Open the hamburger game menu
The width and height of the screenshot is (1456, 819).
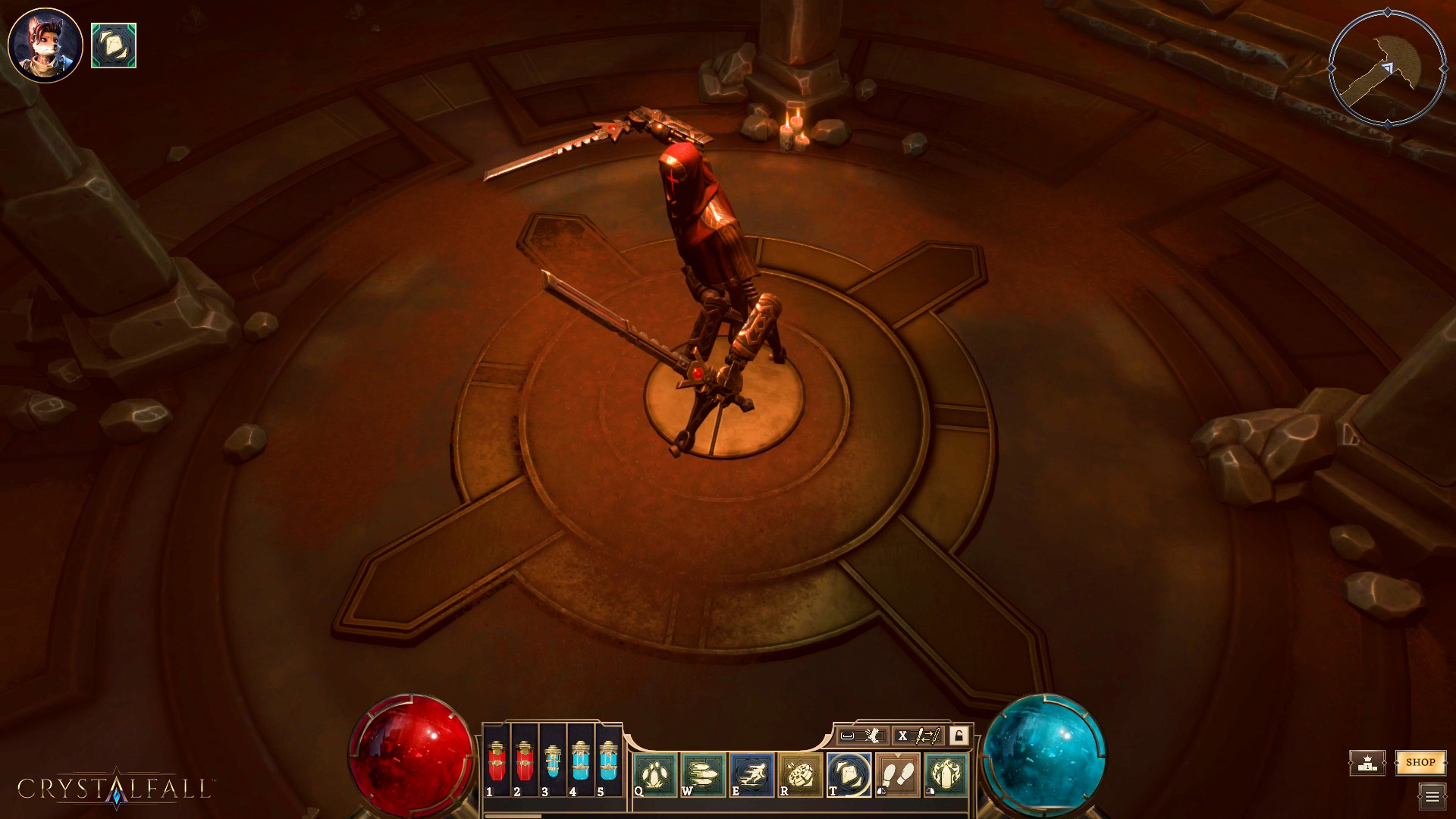pyautogui.click(x=1432, y=796)
